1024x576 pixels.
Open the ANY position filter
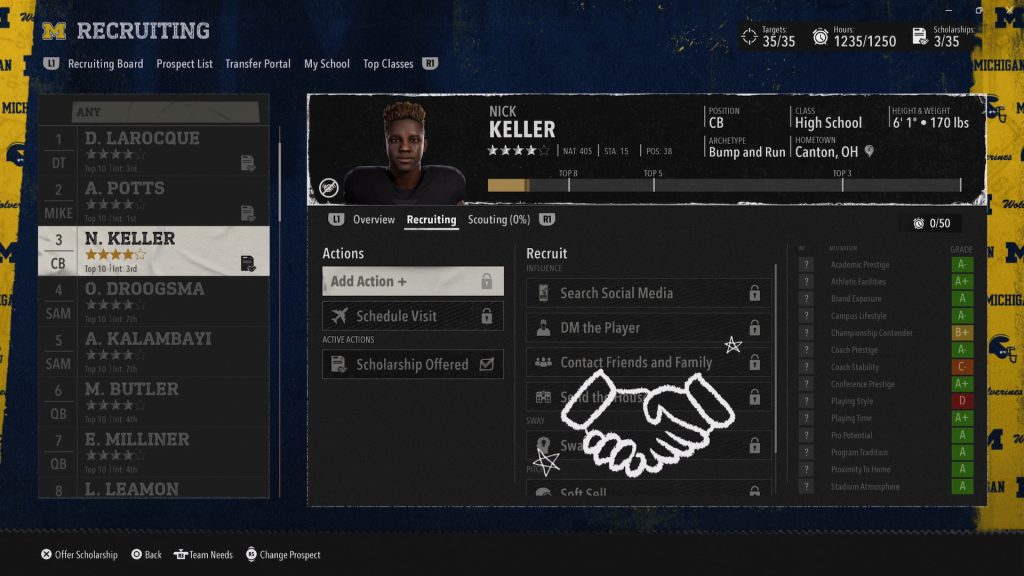click(x=153, y=112)
